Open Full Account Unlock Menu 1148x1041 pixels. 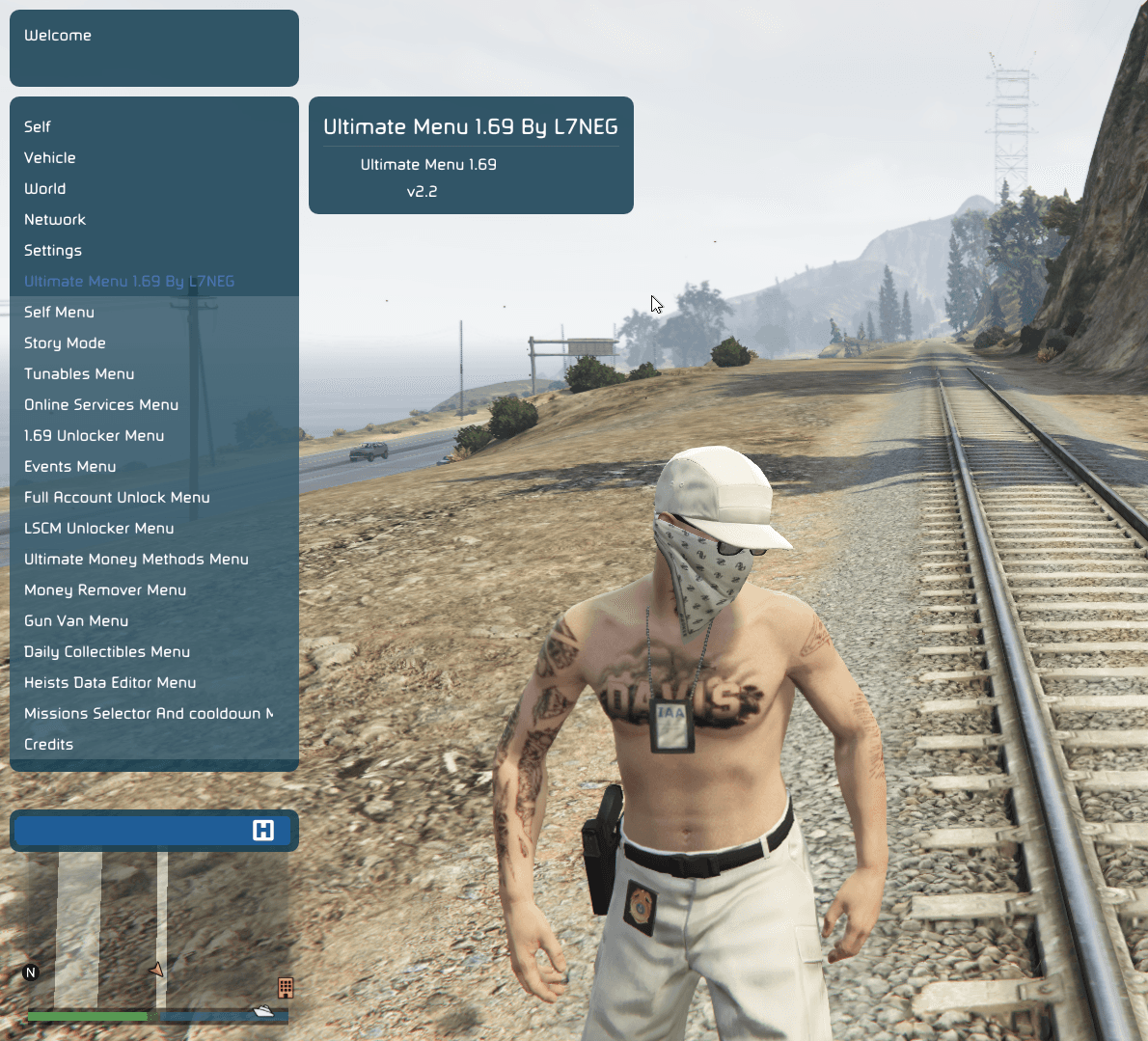pyautogui.click(x=117, y=497)
